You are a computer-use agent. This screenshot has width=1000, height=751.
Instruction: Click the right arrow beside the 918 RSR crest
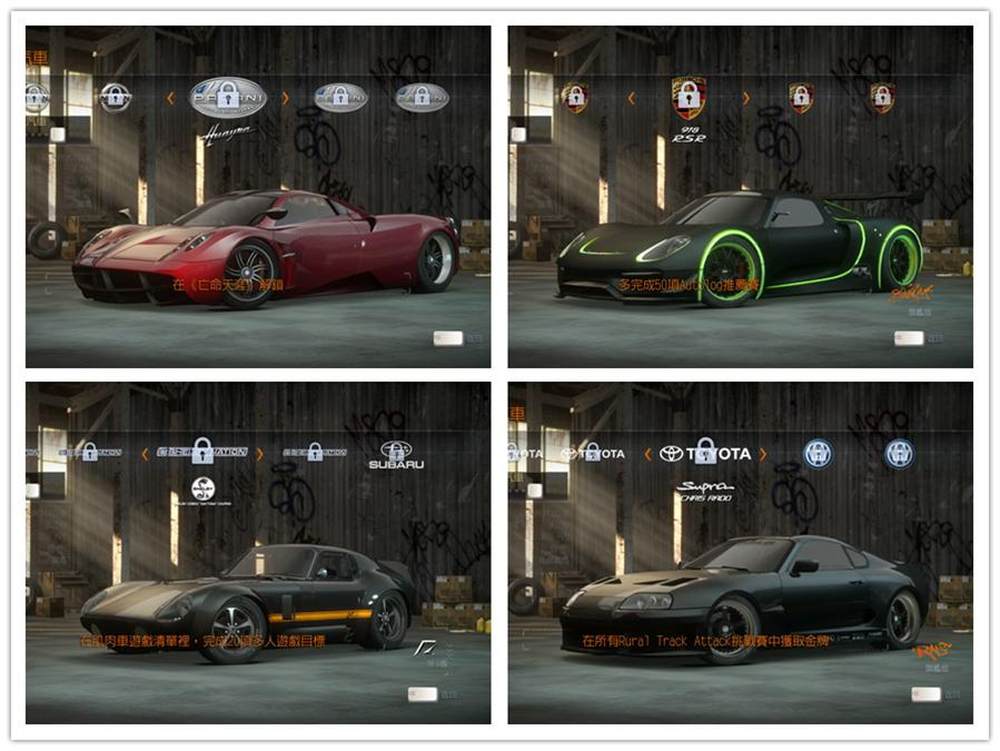tap(744, 97)
